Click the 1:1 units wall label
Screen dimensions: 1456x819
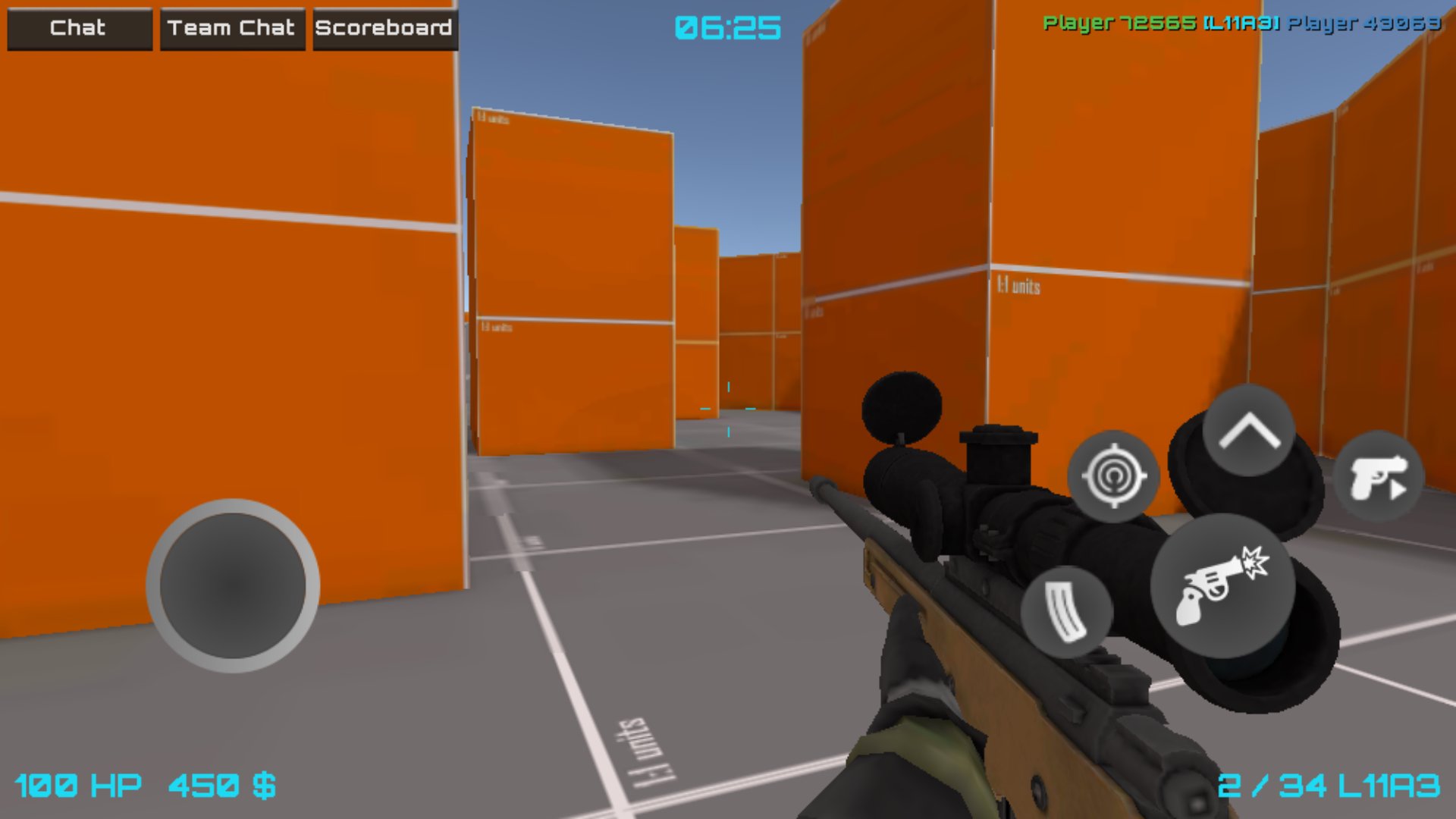pos(1020,284)
